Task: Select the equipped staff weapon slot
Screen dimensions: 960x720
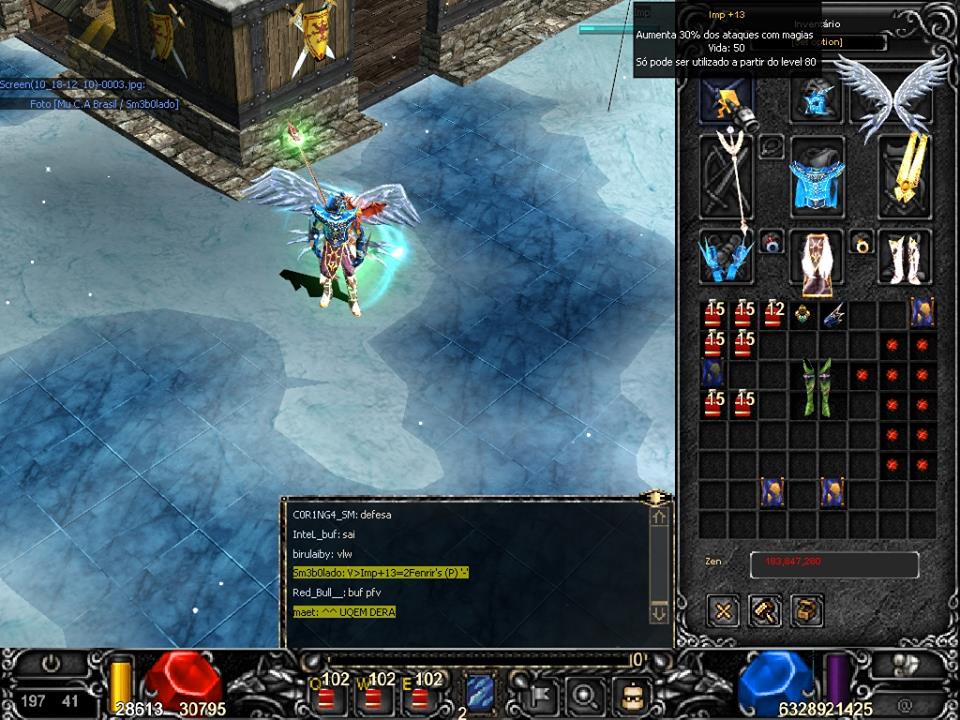Action: click(727, 177)
